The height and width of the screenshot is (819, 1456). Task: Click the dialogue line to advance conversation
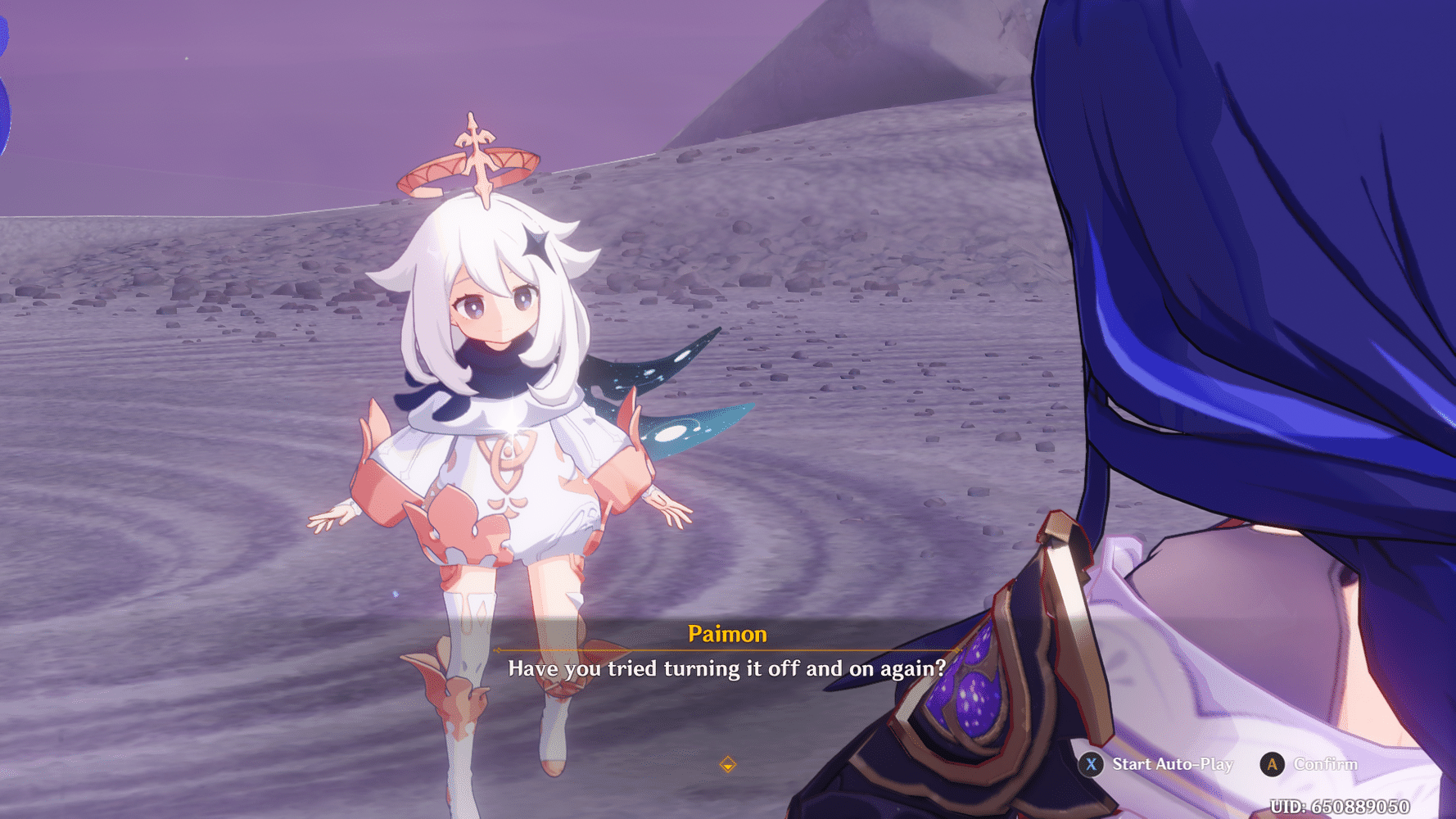726,667
